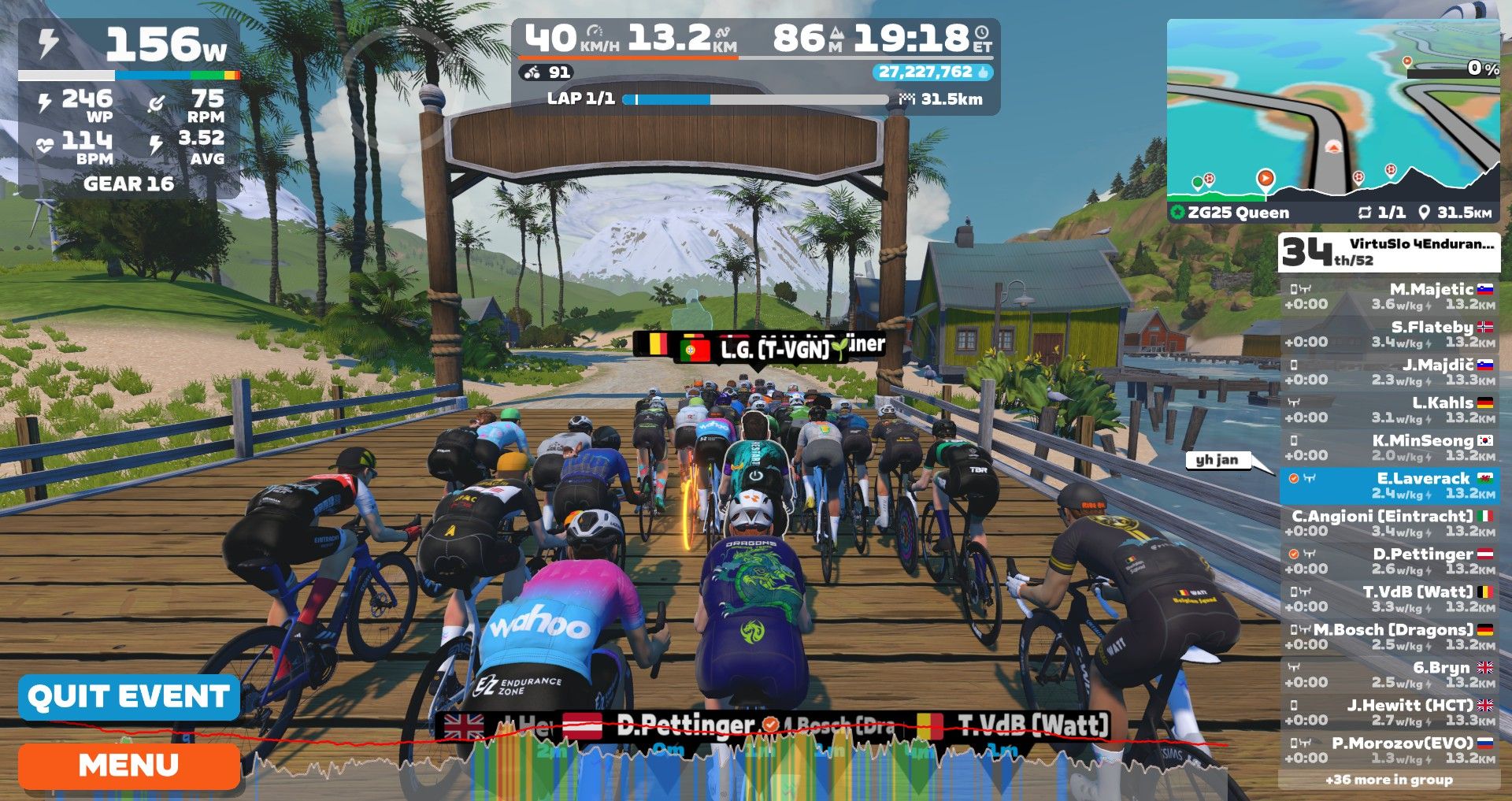The image size is (1512, 801).
Task: Give a Ride On with the thumbs-up counter
Action: coord(932,72)
